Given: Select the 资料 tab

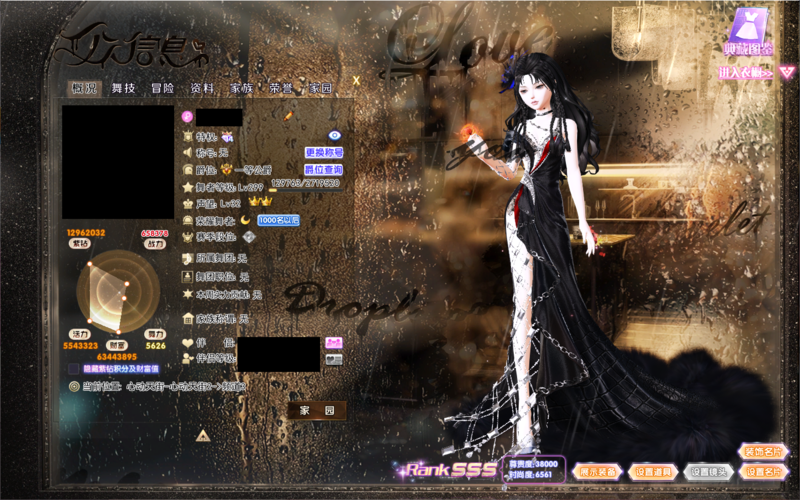Looking at the screenshot, I should [x=201, y=88].
